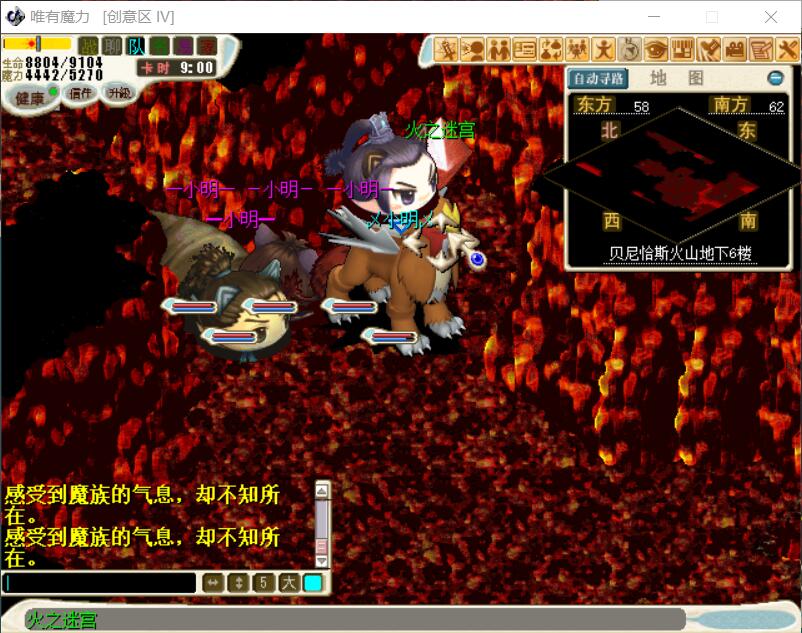Toggle the 大 font size chat button

[288, 583]
